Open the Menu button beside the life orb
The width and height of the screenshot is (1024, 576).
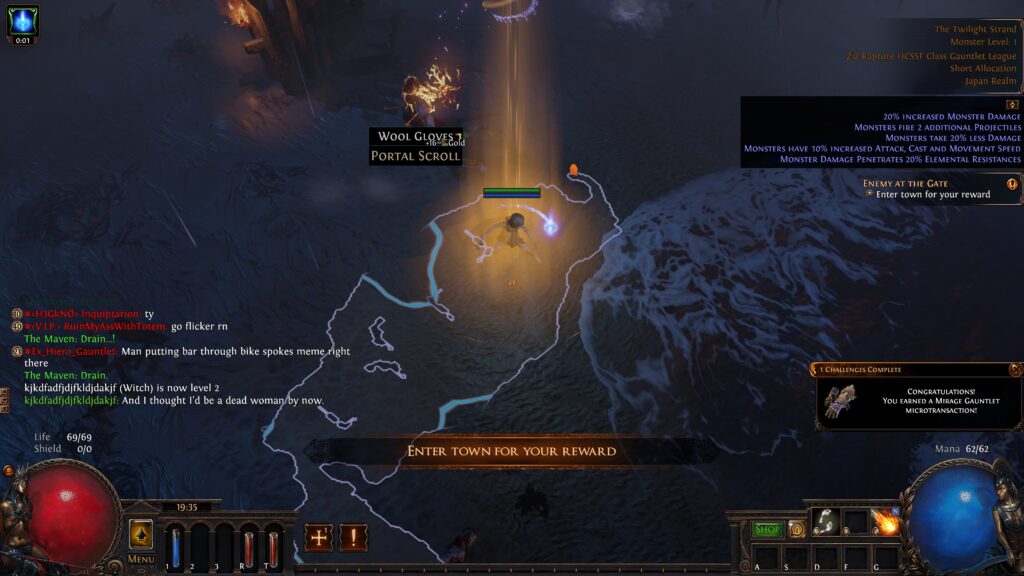pos(141,559)
